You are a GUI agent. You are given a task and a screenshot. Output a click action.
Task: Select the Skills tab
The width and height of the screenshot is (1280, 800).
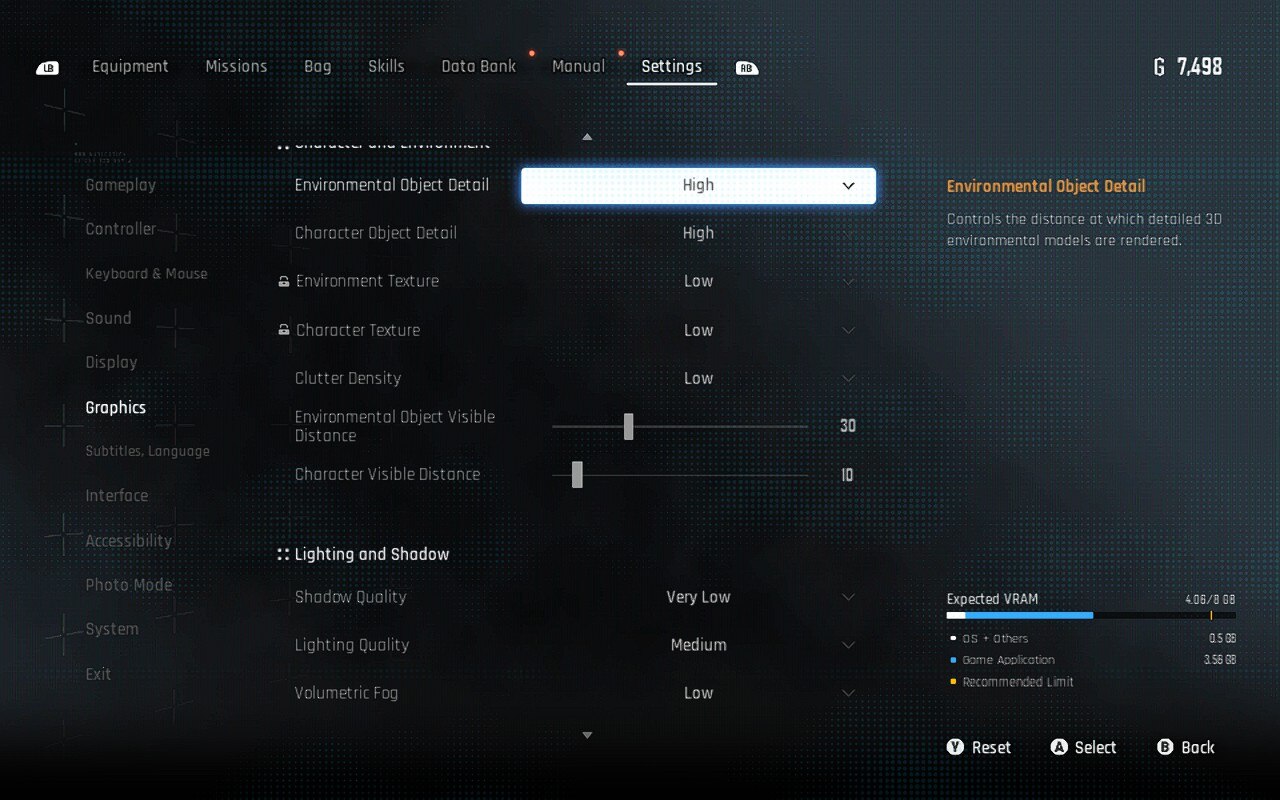(386, 67)
